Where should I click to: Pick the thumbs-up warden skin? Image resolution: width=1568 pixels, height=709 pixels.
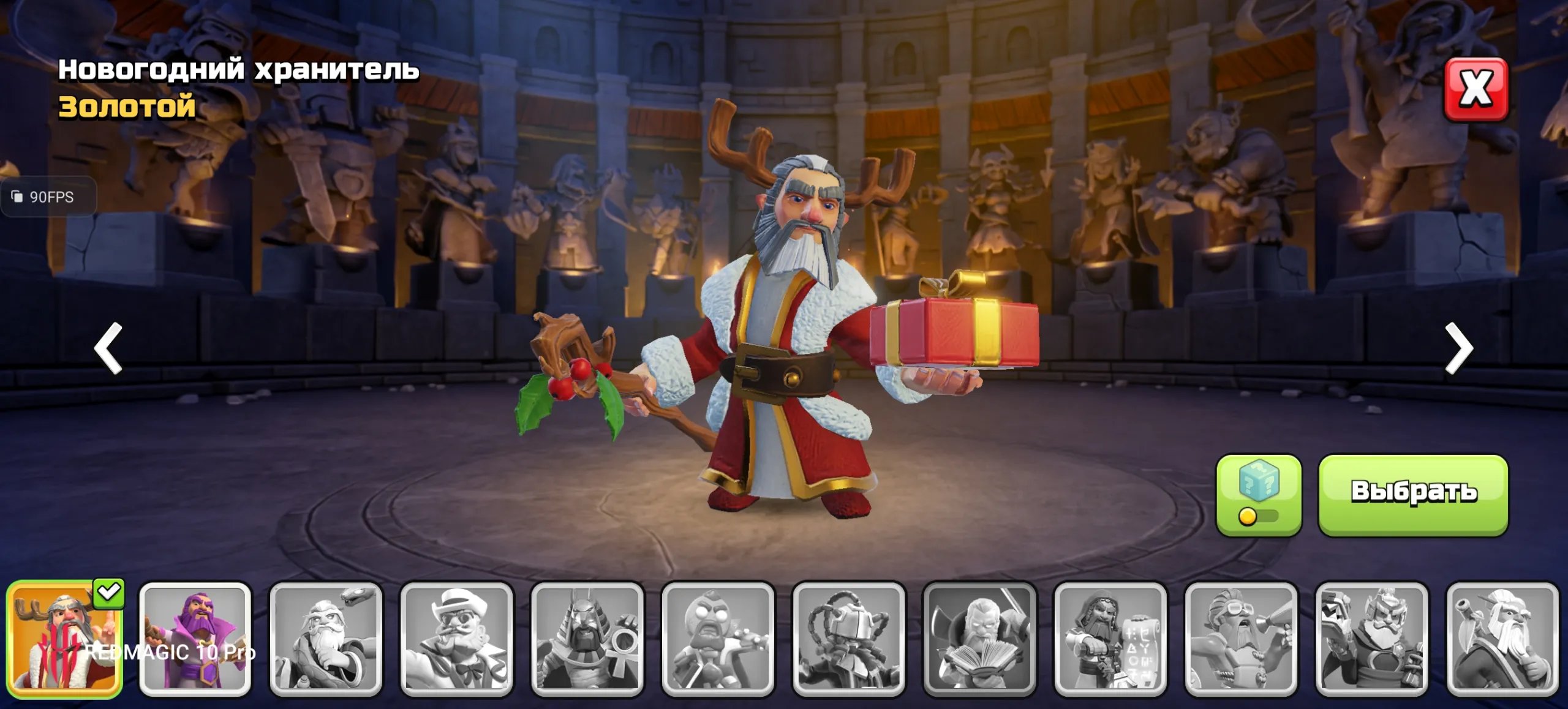point(1502,639)
